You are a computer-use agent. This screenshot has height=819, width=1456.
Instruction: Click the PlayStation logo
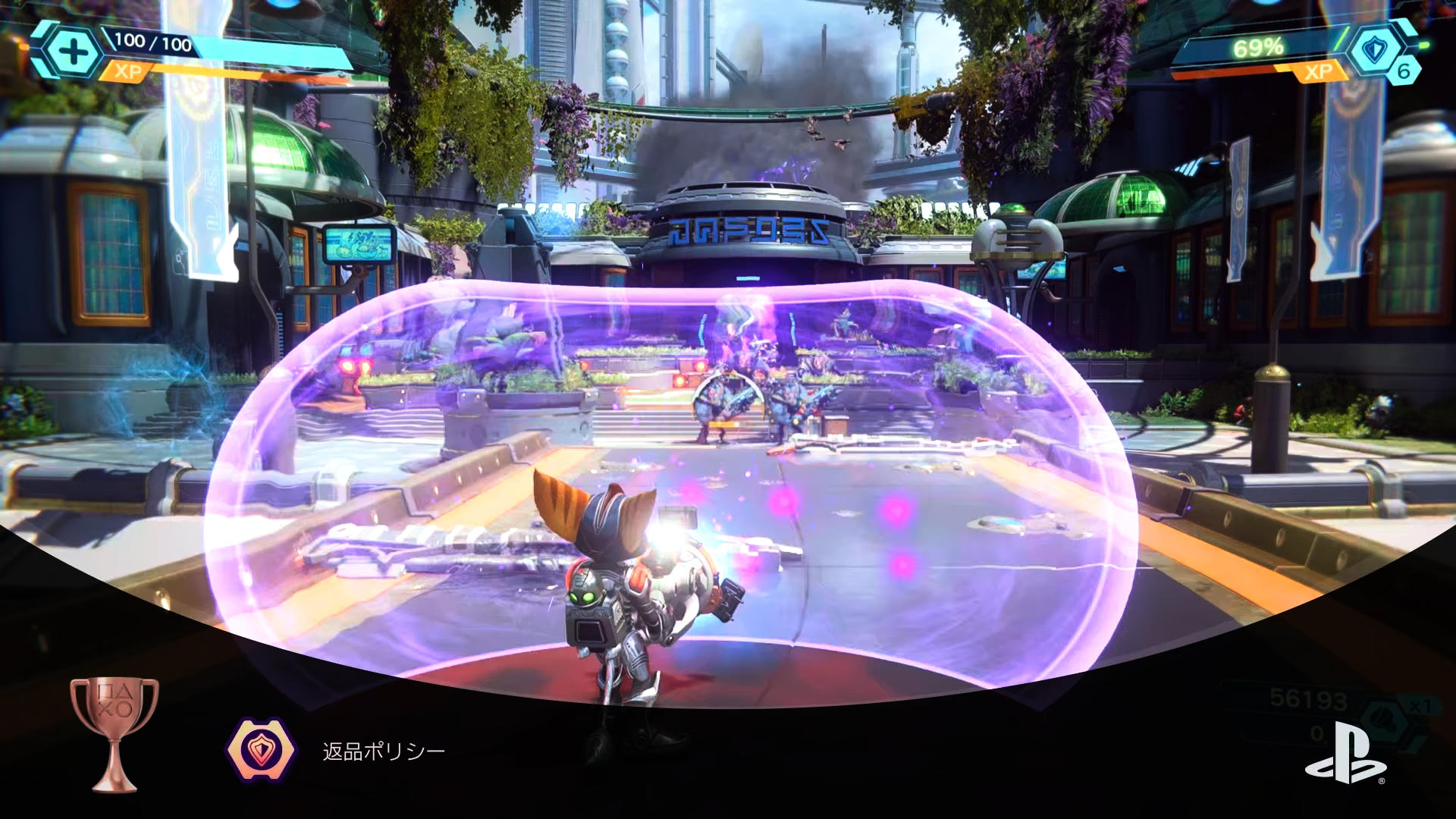click(1345, 753)
